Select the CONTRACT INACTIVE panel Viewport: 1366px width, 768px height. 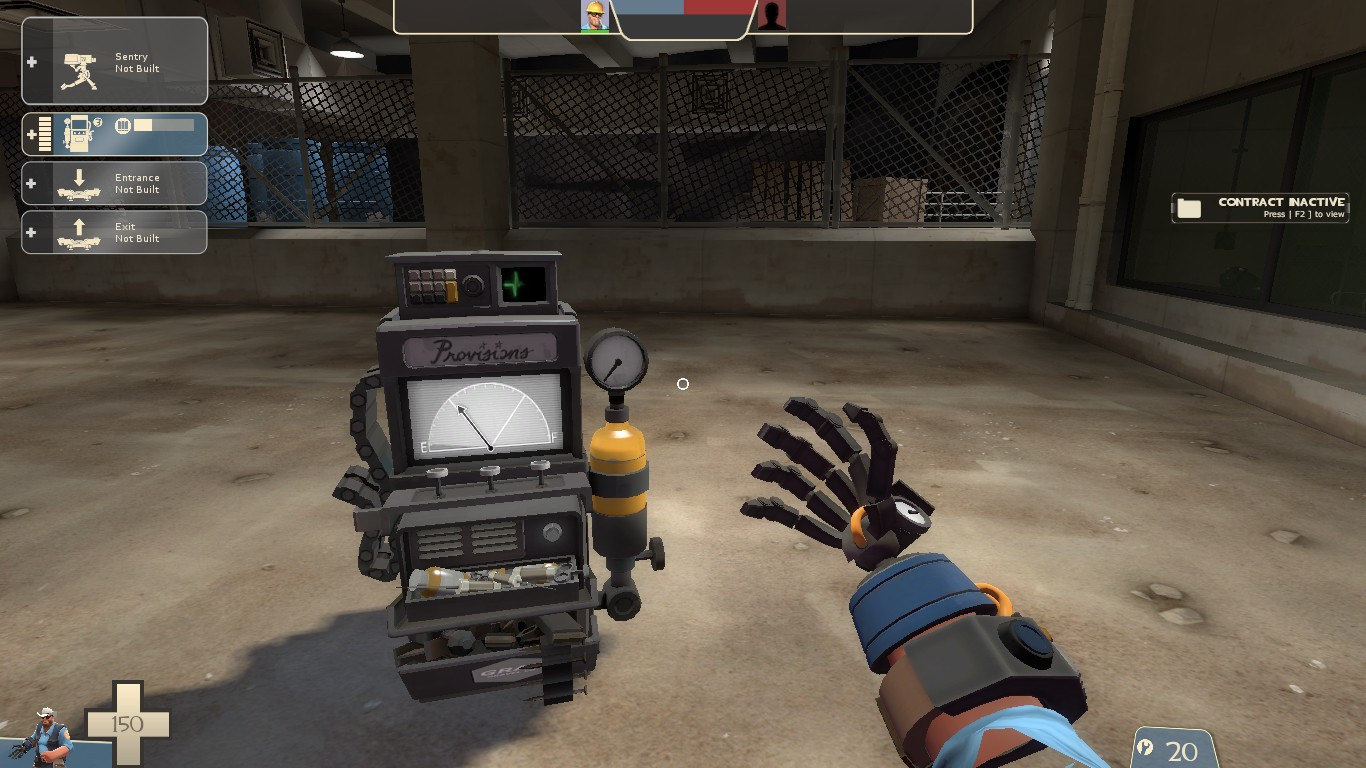coord(1260,207)
